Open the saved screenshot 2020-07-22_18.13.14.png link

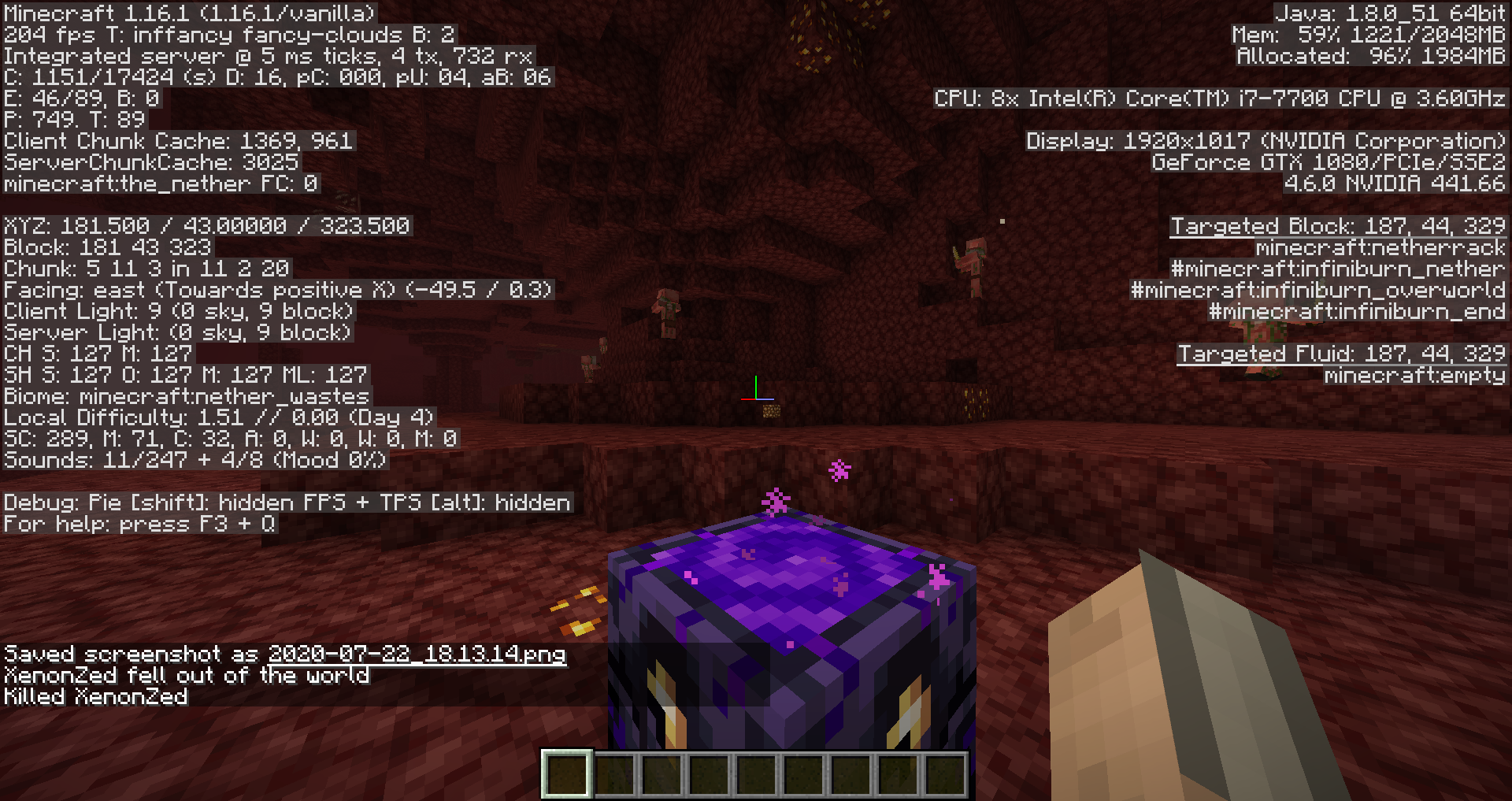click(x=417, y=654)
